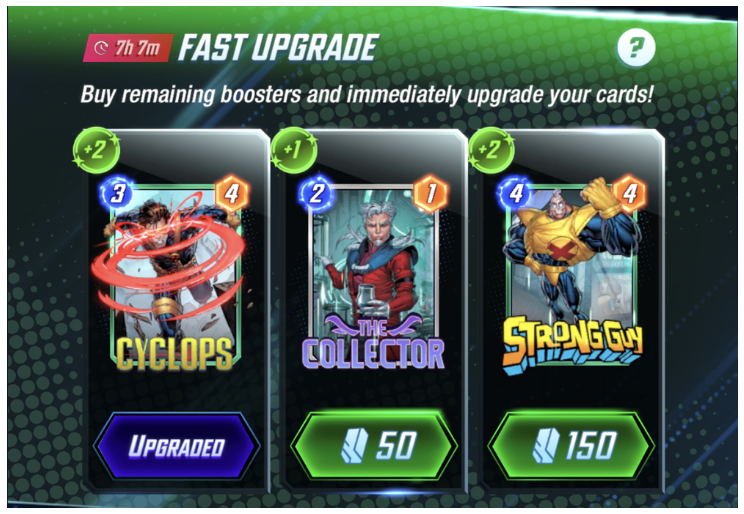744x514 pixels.
Task: Click the Upgraded button under Cyclops
Action: [x=176, y=446]
